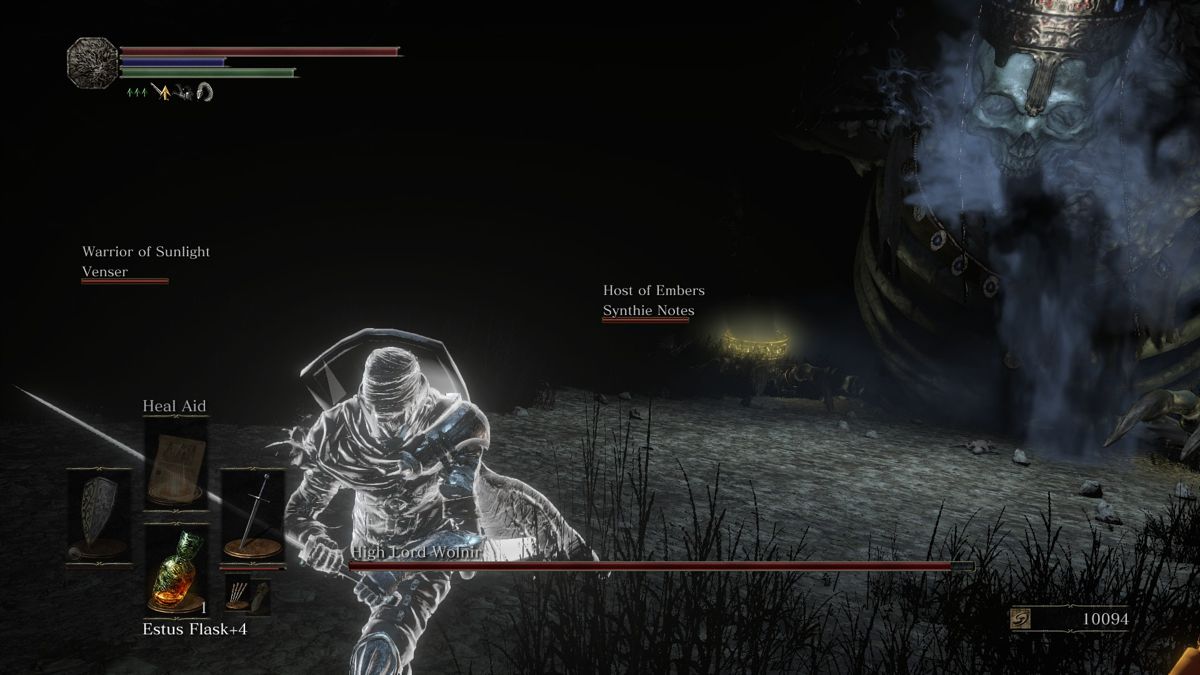The width and height of the screenshot is (1200, 675).
Task: Select the Warrior of Sunlight Venser nameplate
Action: 146,262
